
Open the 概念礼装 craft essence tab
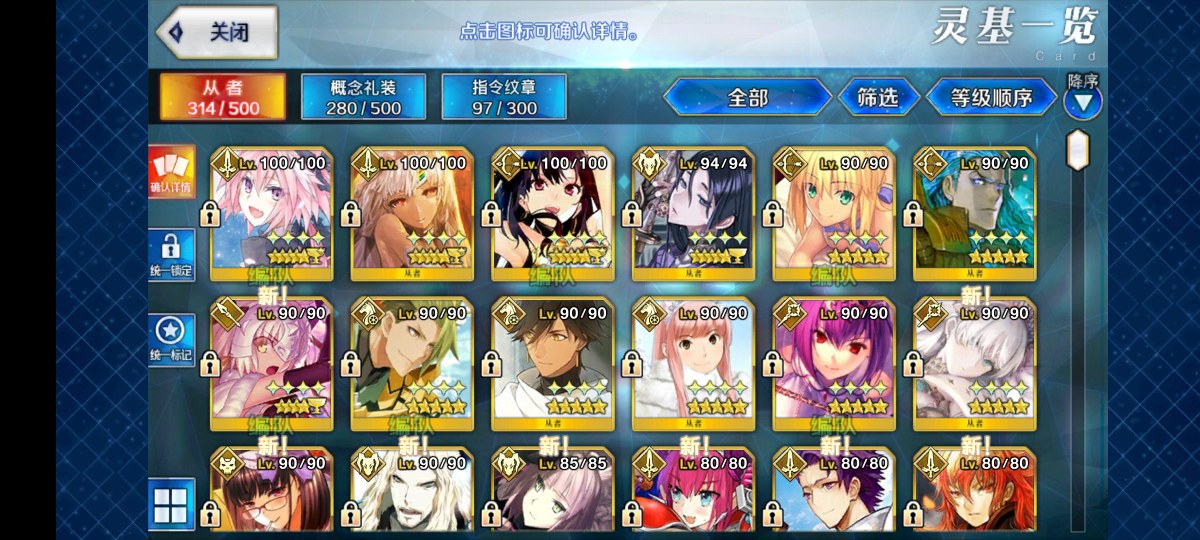pos(364,97)
